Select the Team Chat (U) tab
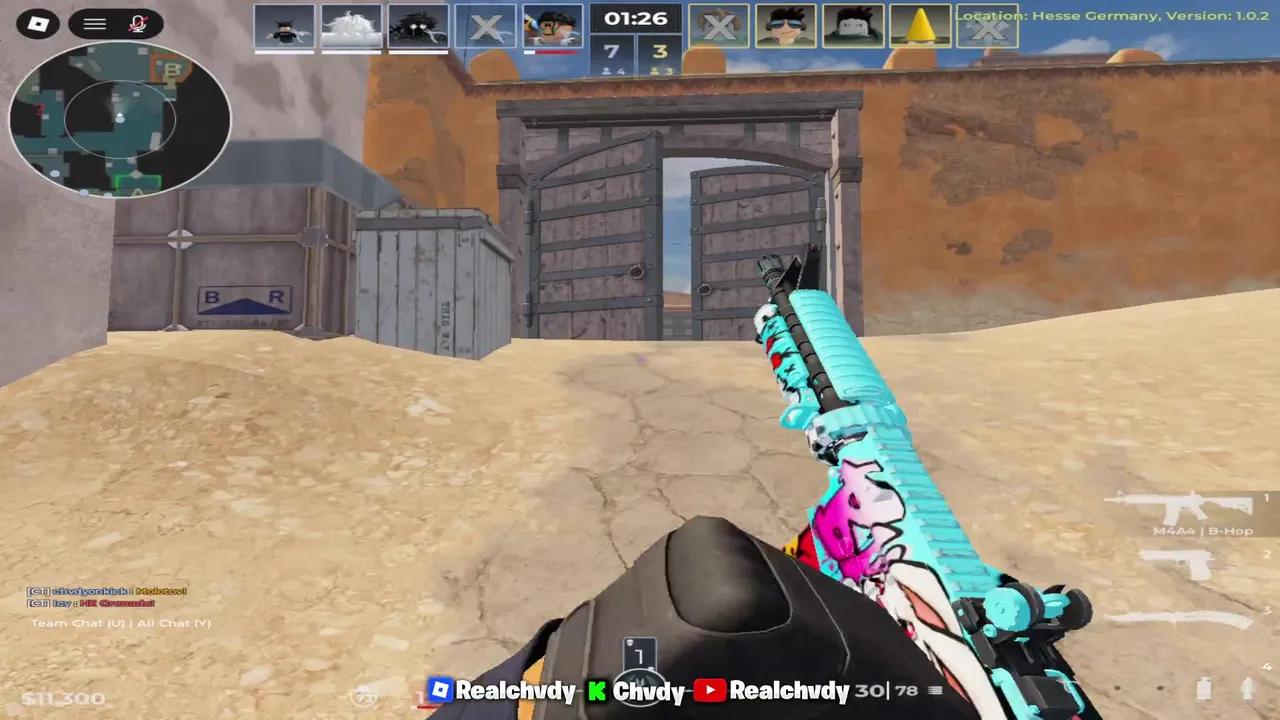1280x720 pixels. (x=76, y=622)
